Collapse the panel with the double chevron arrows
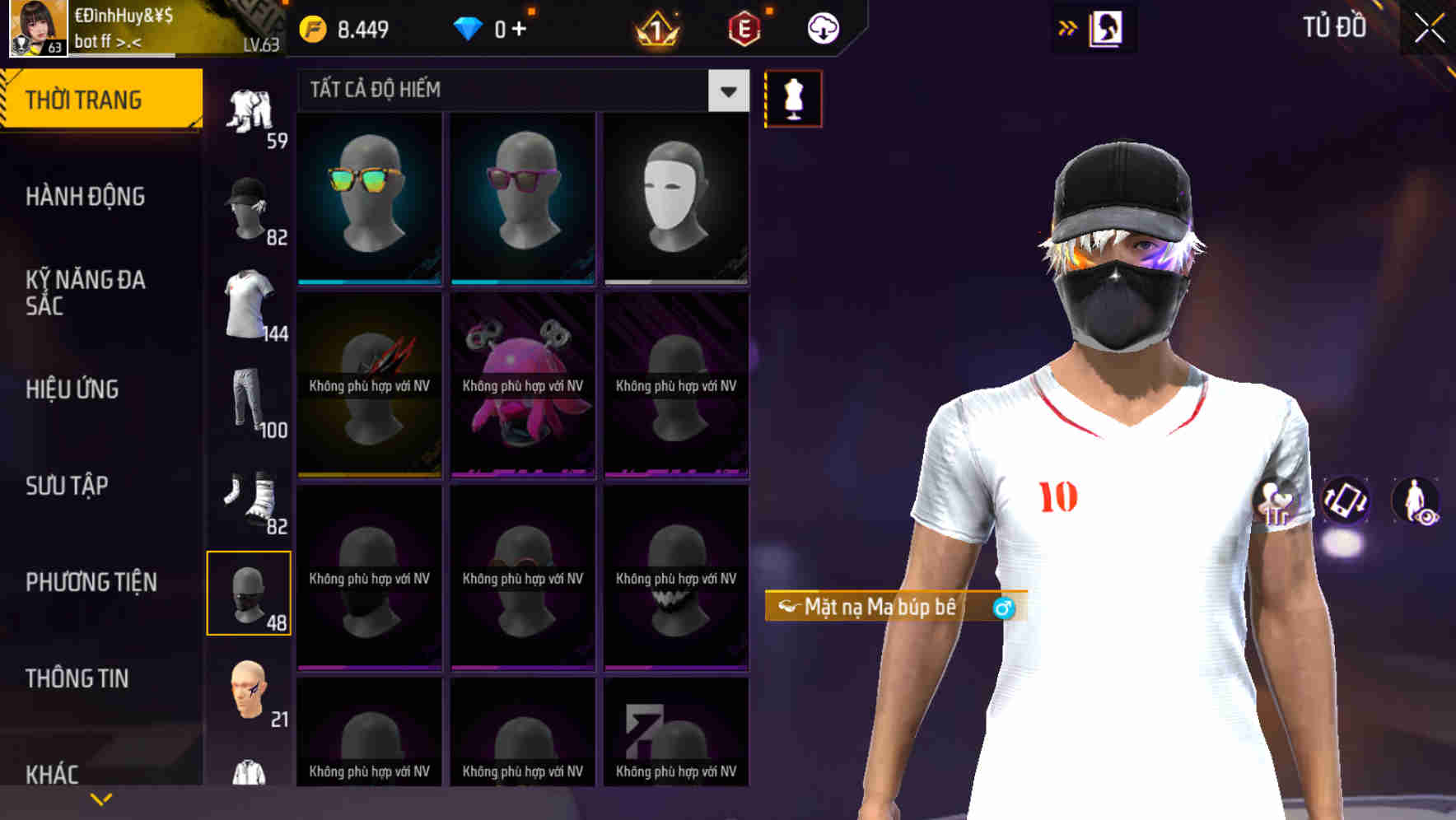The image size is (1456, 820). point(1067,26)
